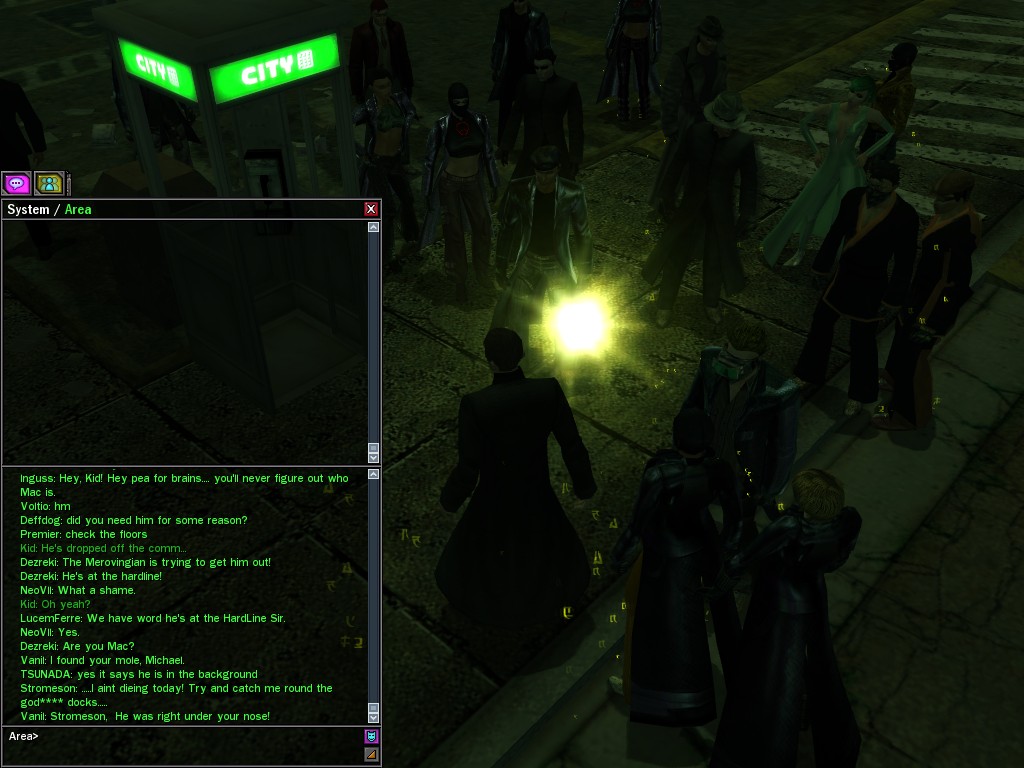Click the system pane's scroll-up arrow
Image resolution: width=1024 pixels, height=768 pixels.
click(374, 228)
